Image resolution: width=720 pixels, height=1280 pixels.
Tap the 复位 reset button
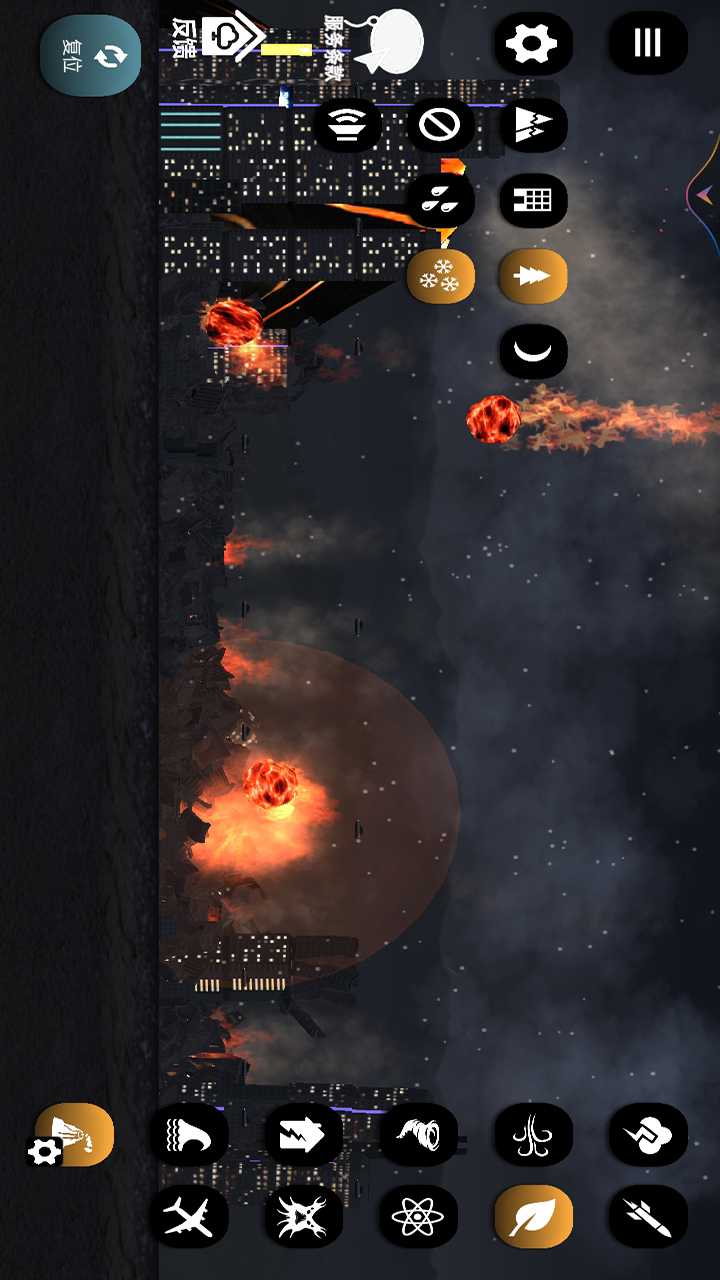tap(90, 55)
